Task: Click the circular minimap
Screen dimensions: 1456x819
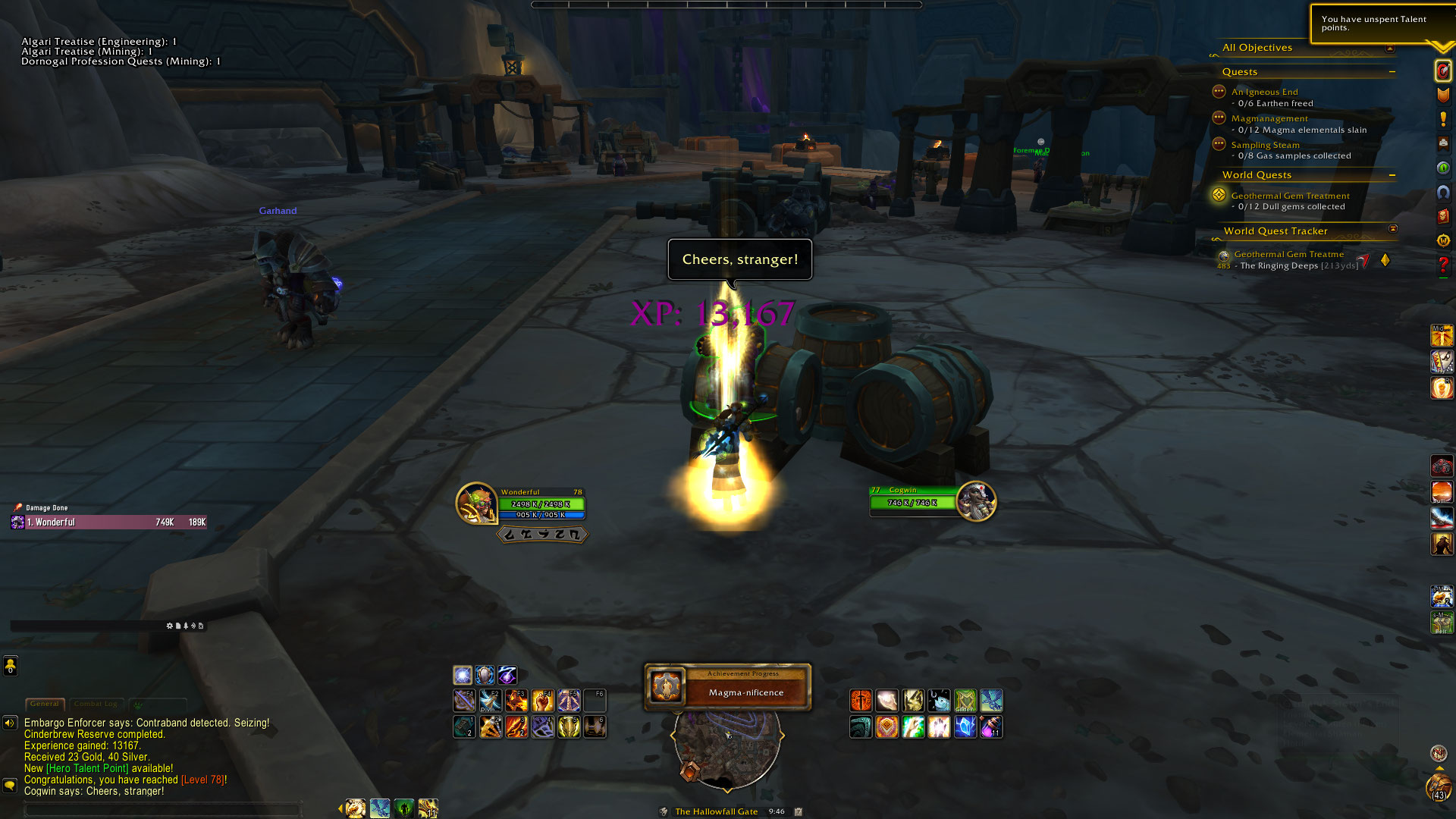Action: tap(726, 748)
